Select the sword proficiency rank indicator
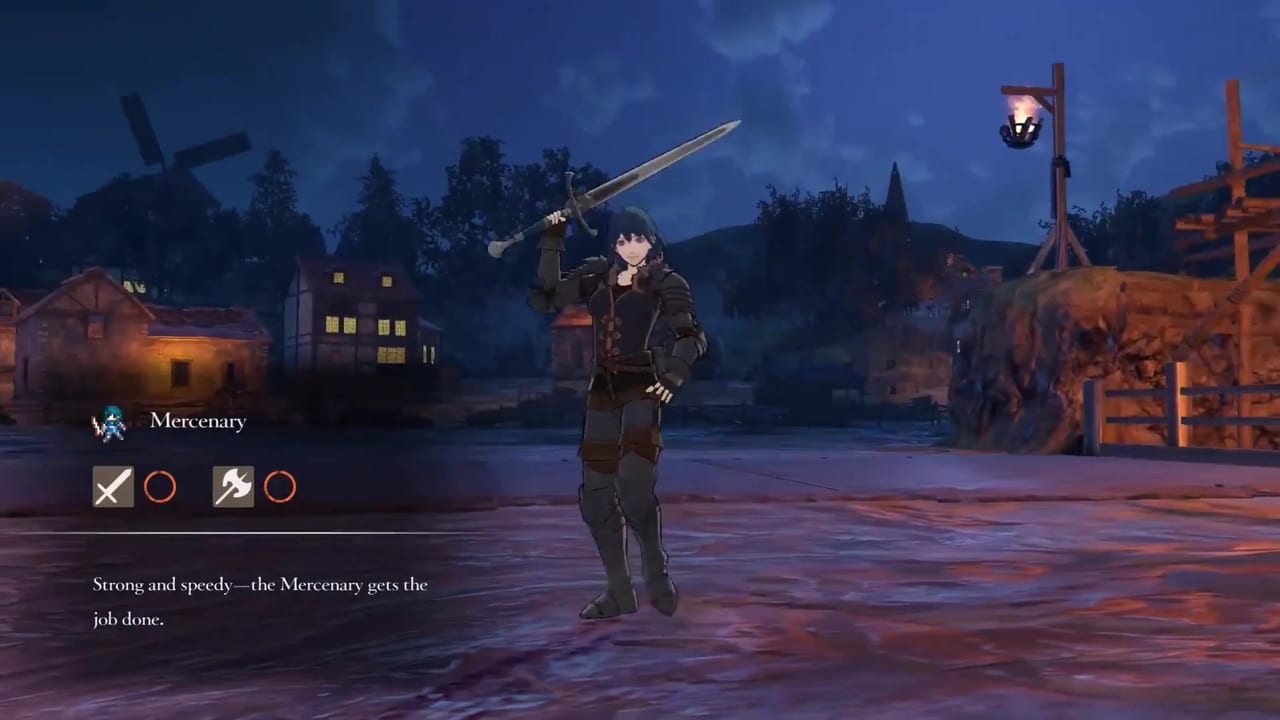The width and height of the screenshot is (1280, 720). pyautogui.click(x=160, y=487)
